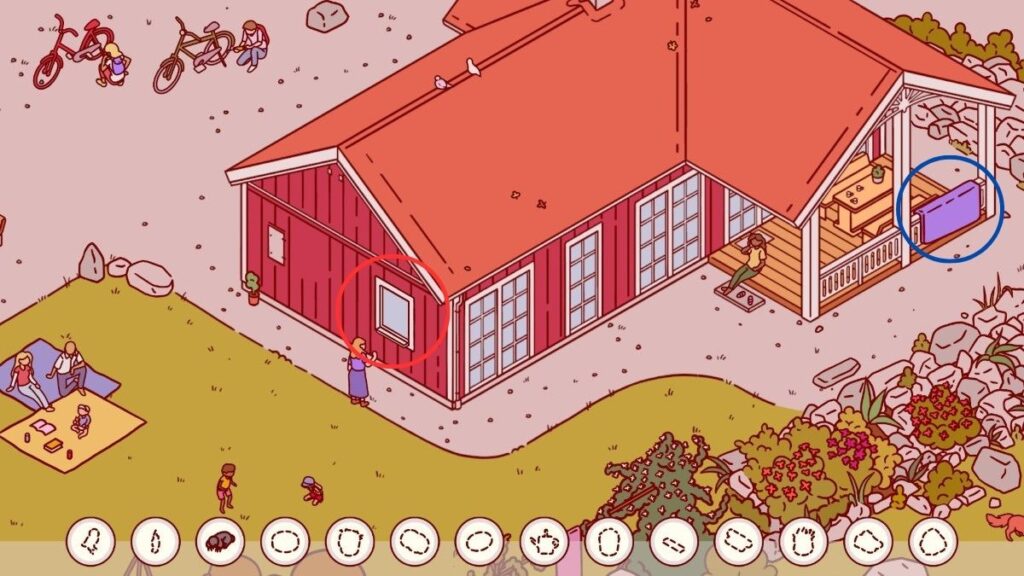
Task: Choose the teapot outline slot
Action: (x=544, y=542)
